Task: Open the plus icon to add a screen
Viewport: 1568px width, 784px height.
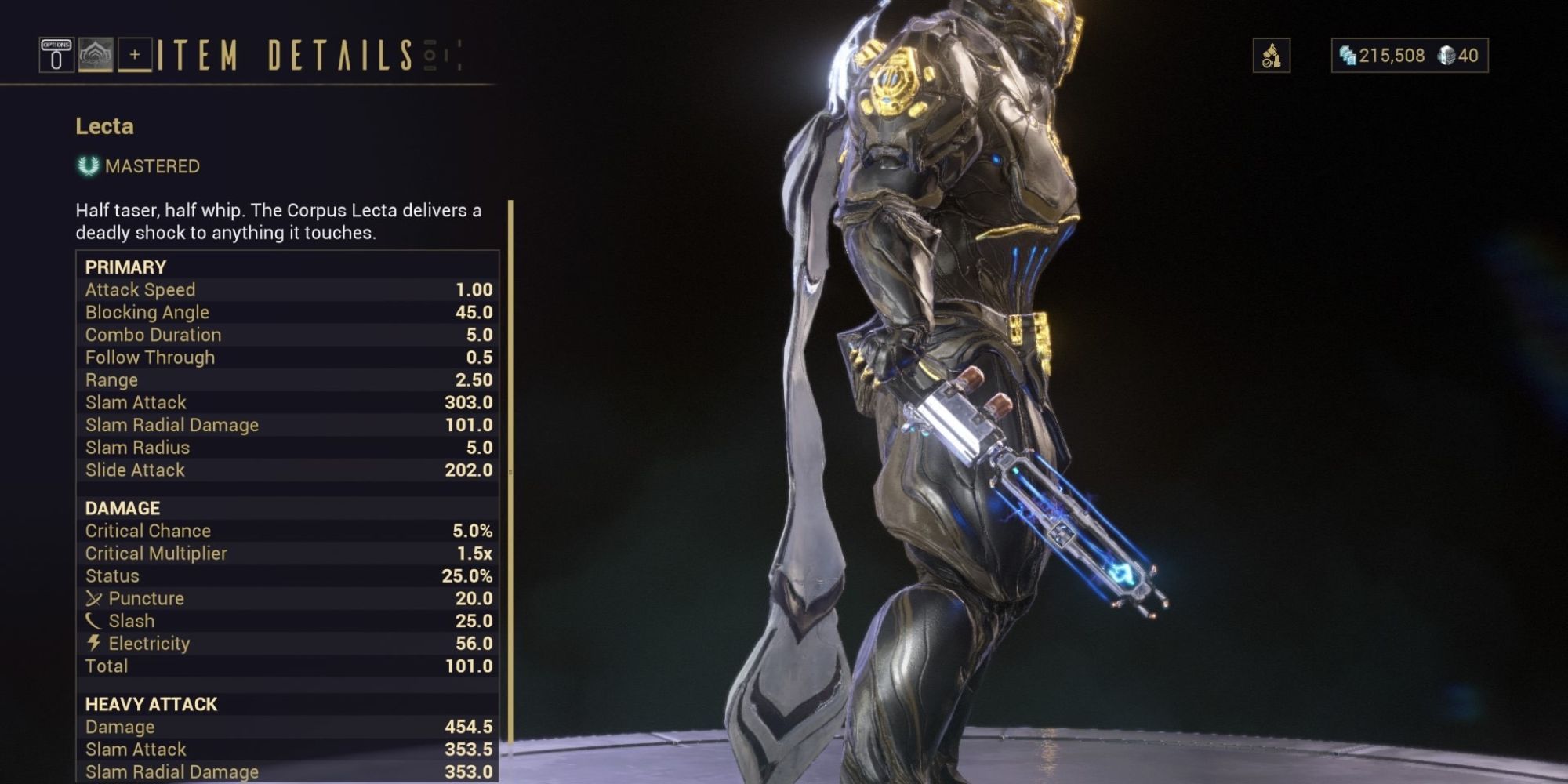Action: point(135,55)
